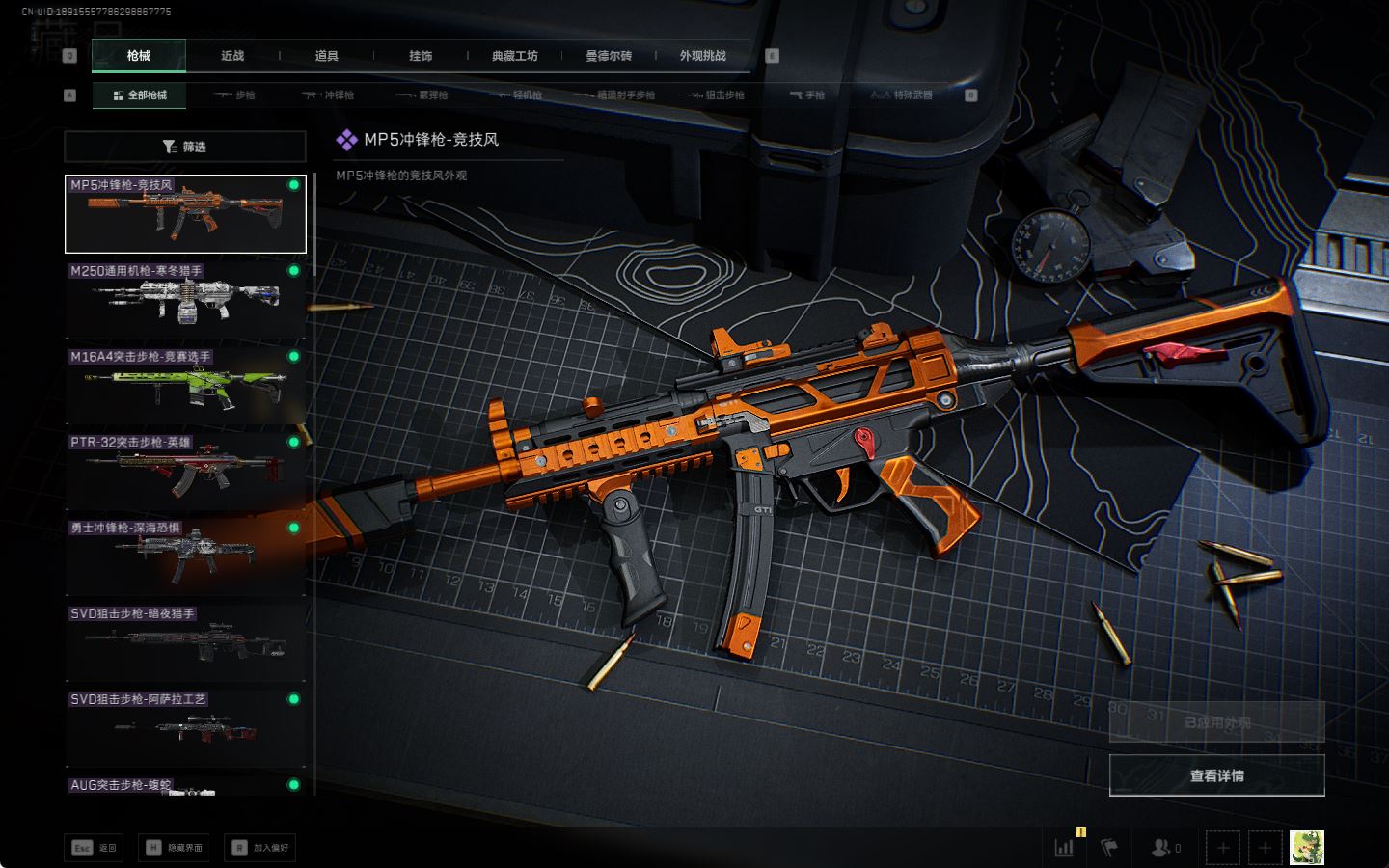Go to the 典藏工坊 tab

[514, 56]
